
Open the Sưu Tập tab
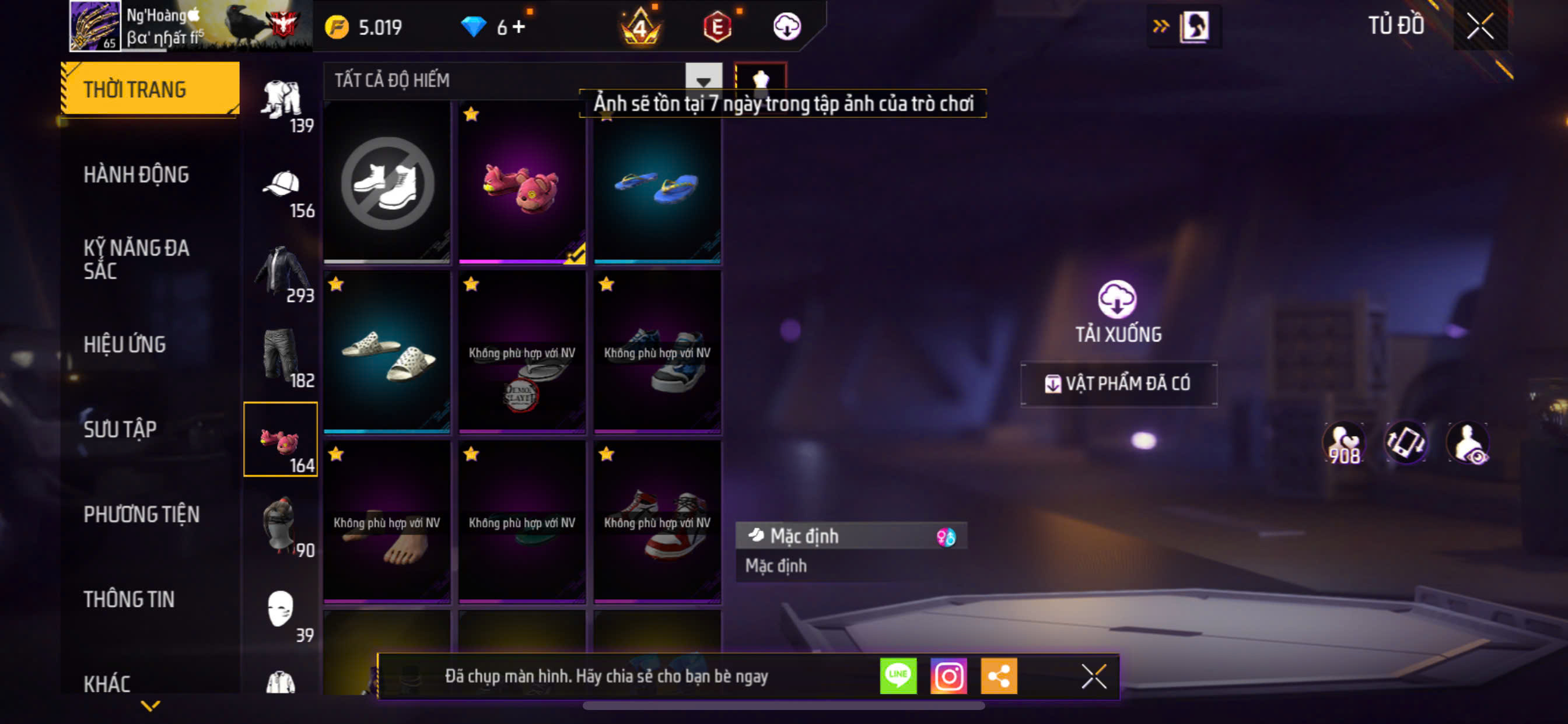point(120,430)
